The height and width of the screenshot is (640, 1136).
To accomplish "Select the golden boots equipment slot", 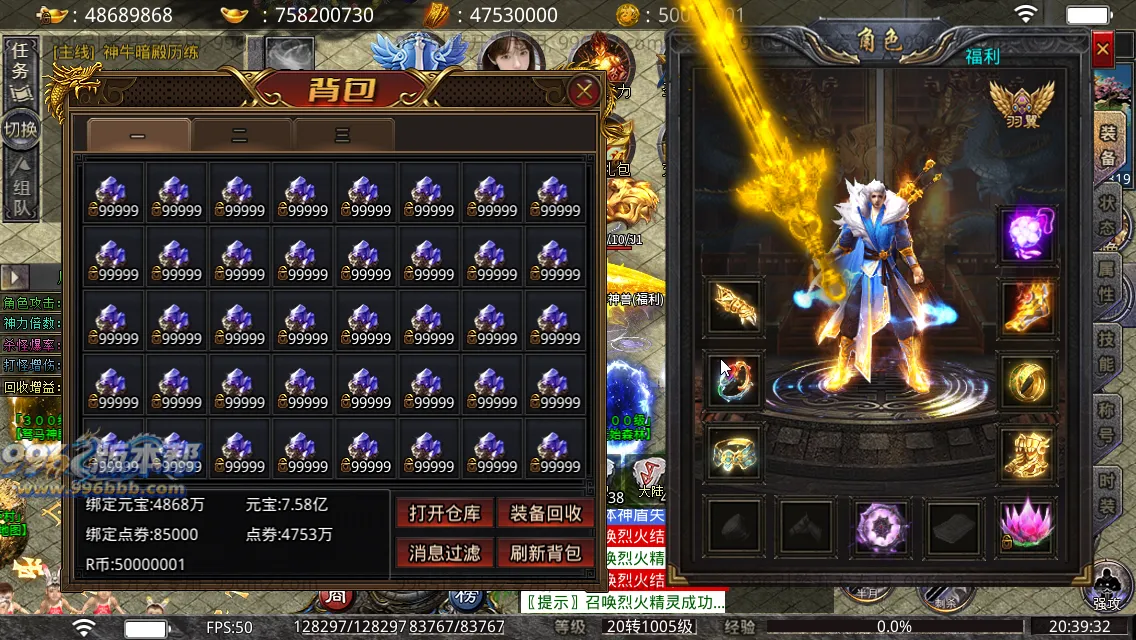I will (1027, 452).
